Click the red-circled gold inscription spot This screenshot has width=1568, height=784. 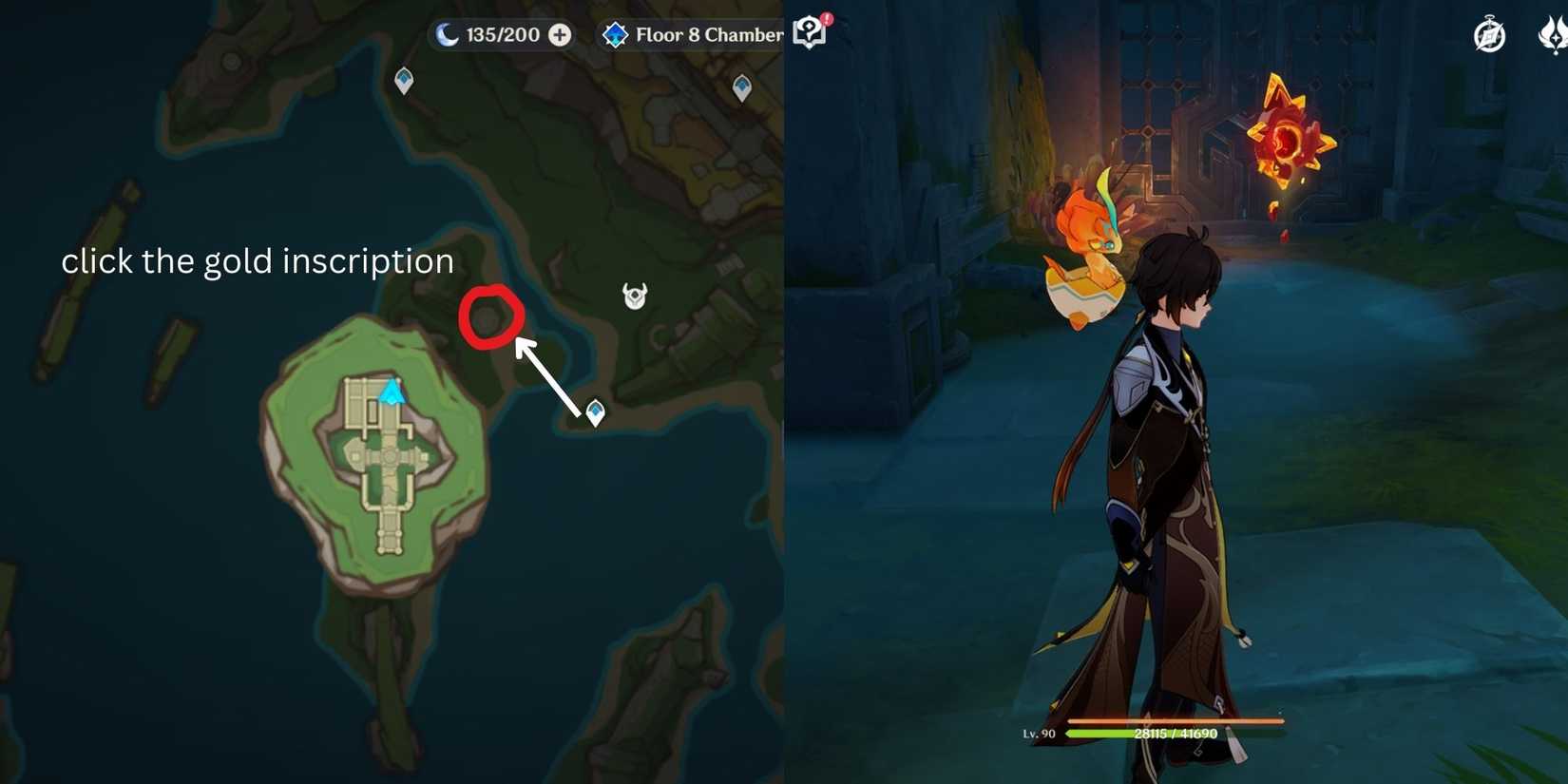click(x=490, y=316)
